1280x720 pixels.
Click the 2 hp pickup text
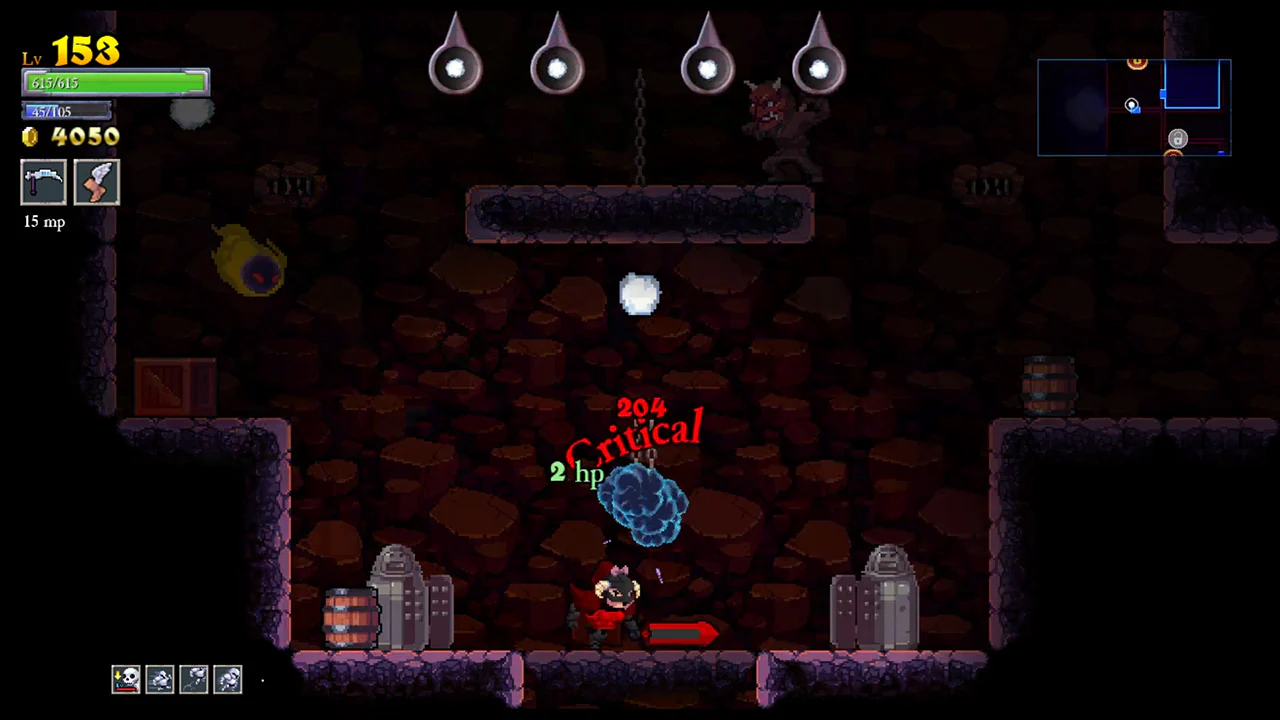(x=577, y=472)
